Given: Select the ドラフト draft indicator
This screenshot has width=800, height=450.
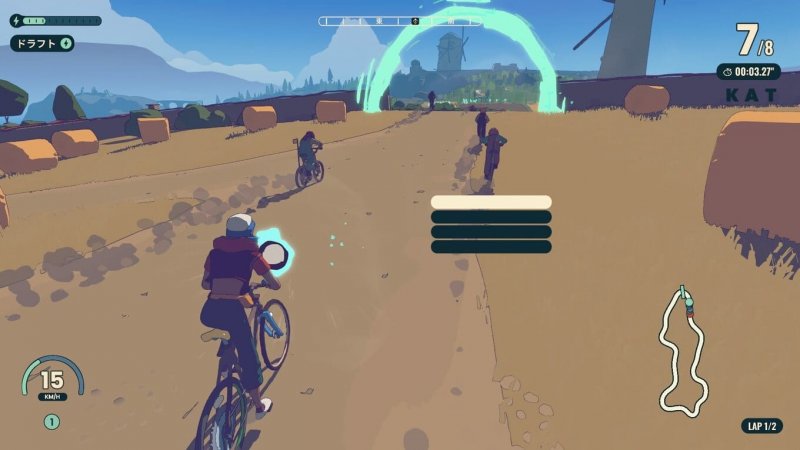Looking at the screenshot, I should tap(42, 43).
